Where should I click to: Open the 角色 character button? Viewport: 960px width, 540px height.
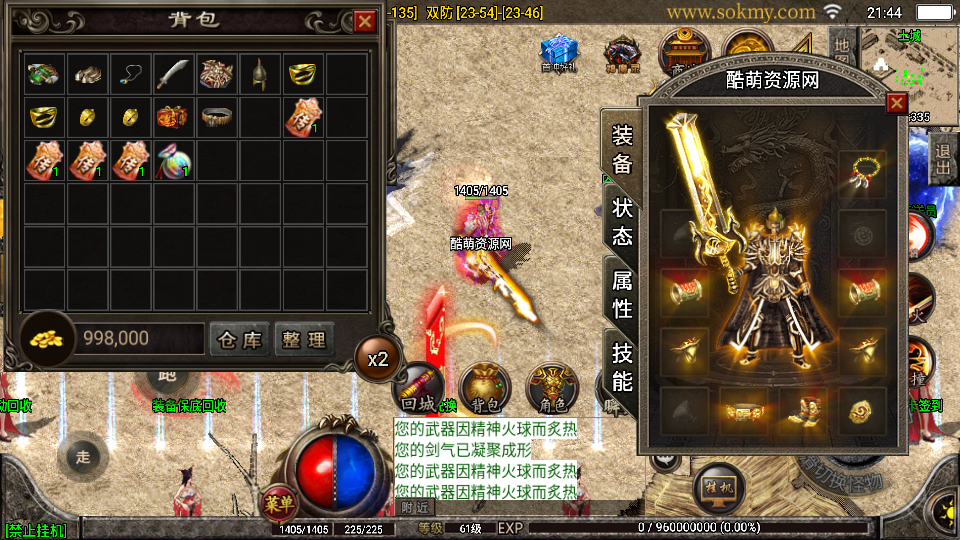point(552,387)
